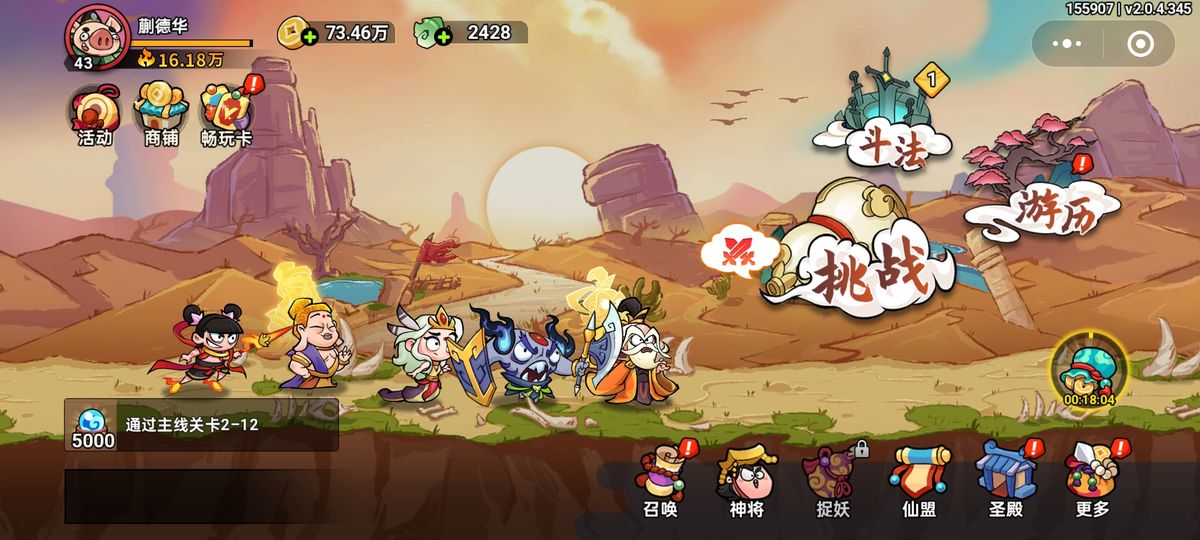Open the 畅玩卡 pass card
This screenshot has height=540, width=1200.
pos(226,115)
